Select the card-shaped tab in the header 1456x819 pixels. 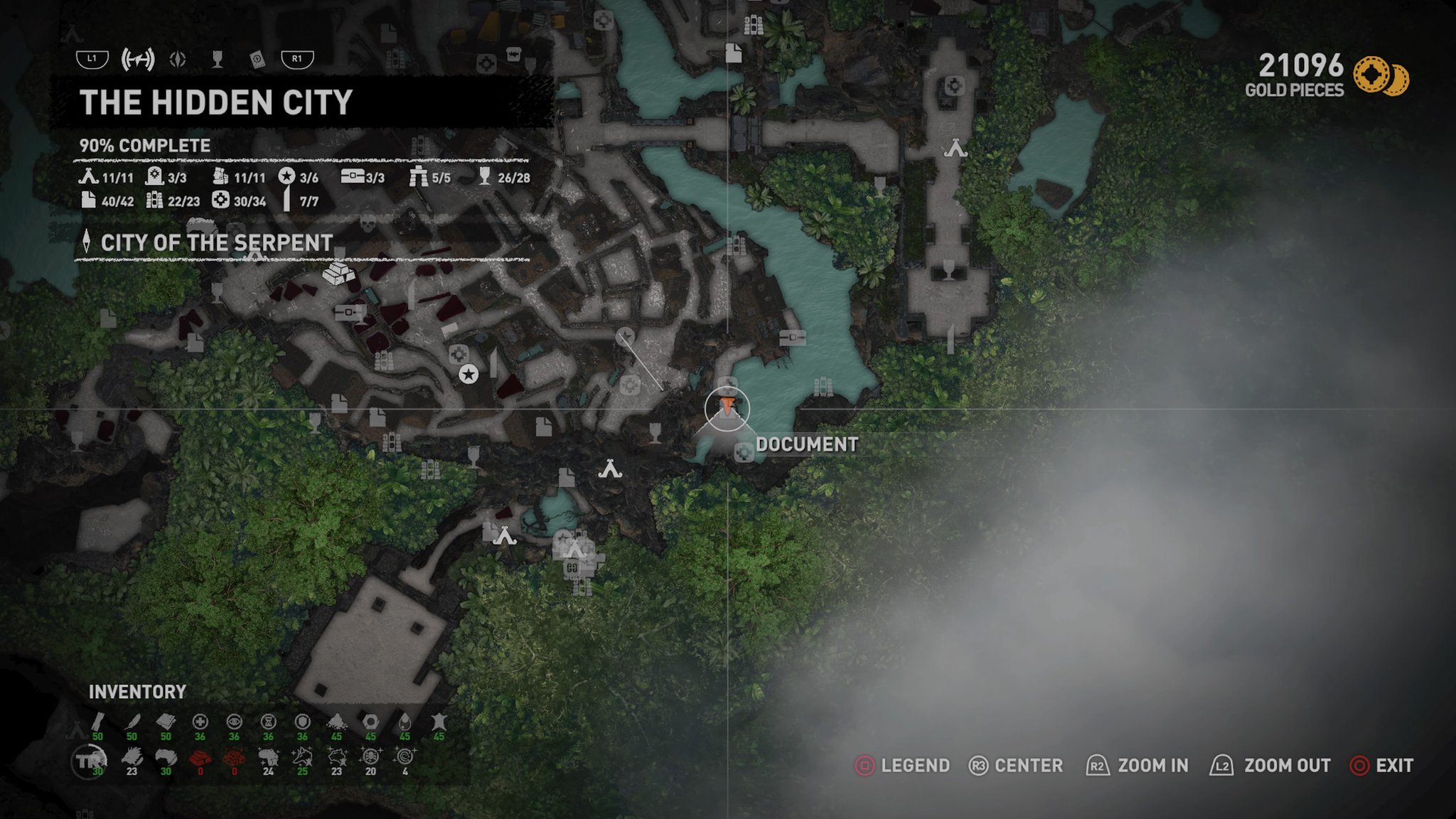click(257, 60)
